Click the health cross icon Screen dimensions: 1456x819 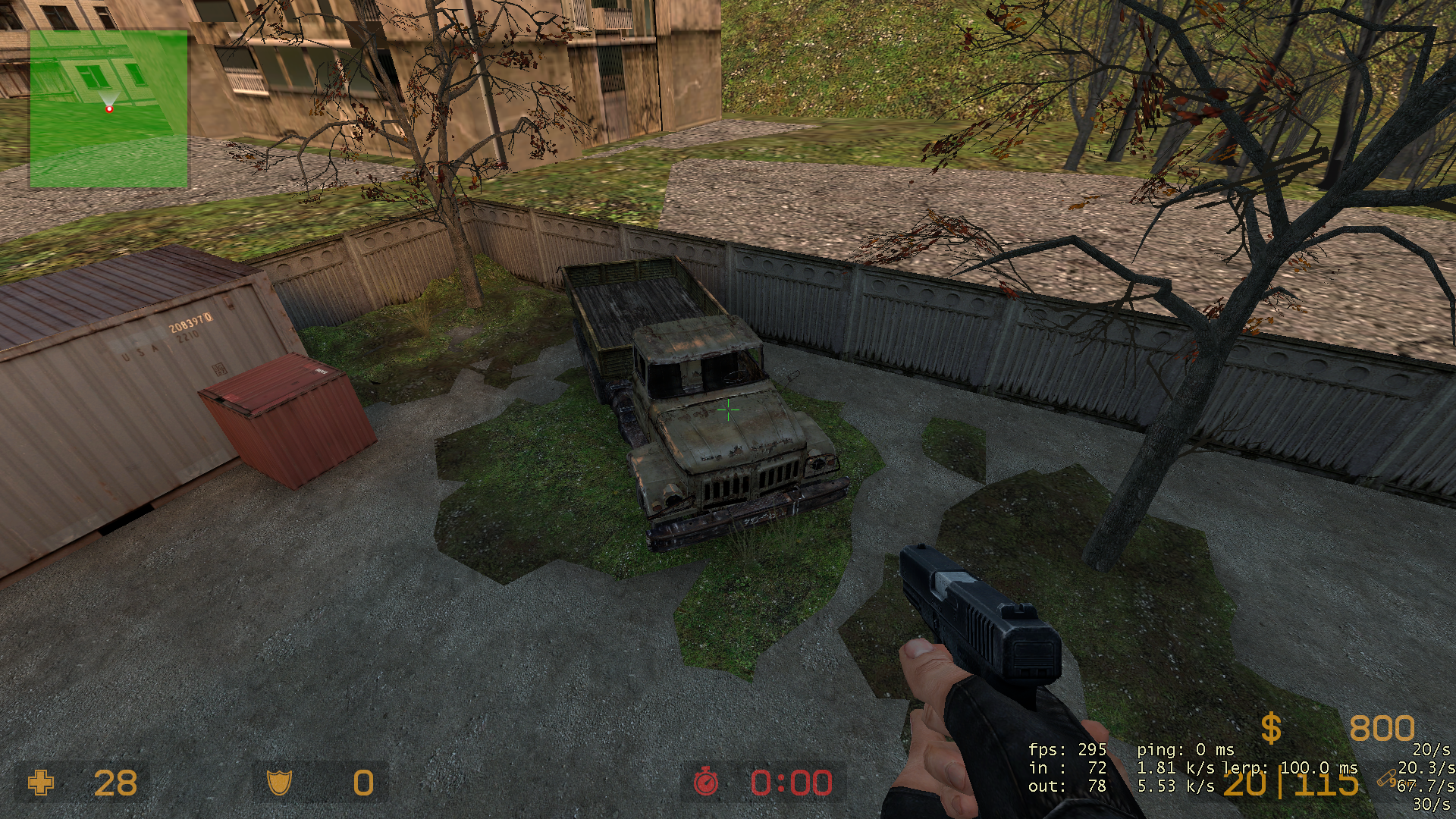pos(41,783)
